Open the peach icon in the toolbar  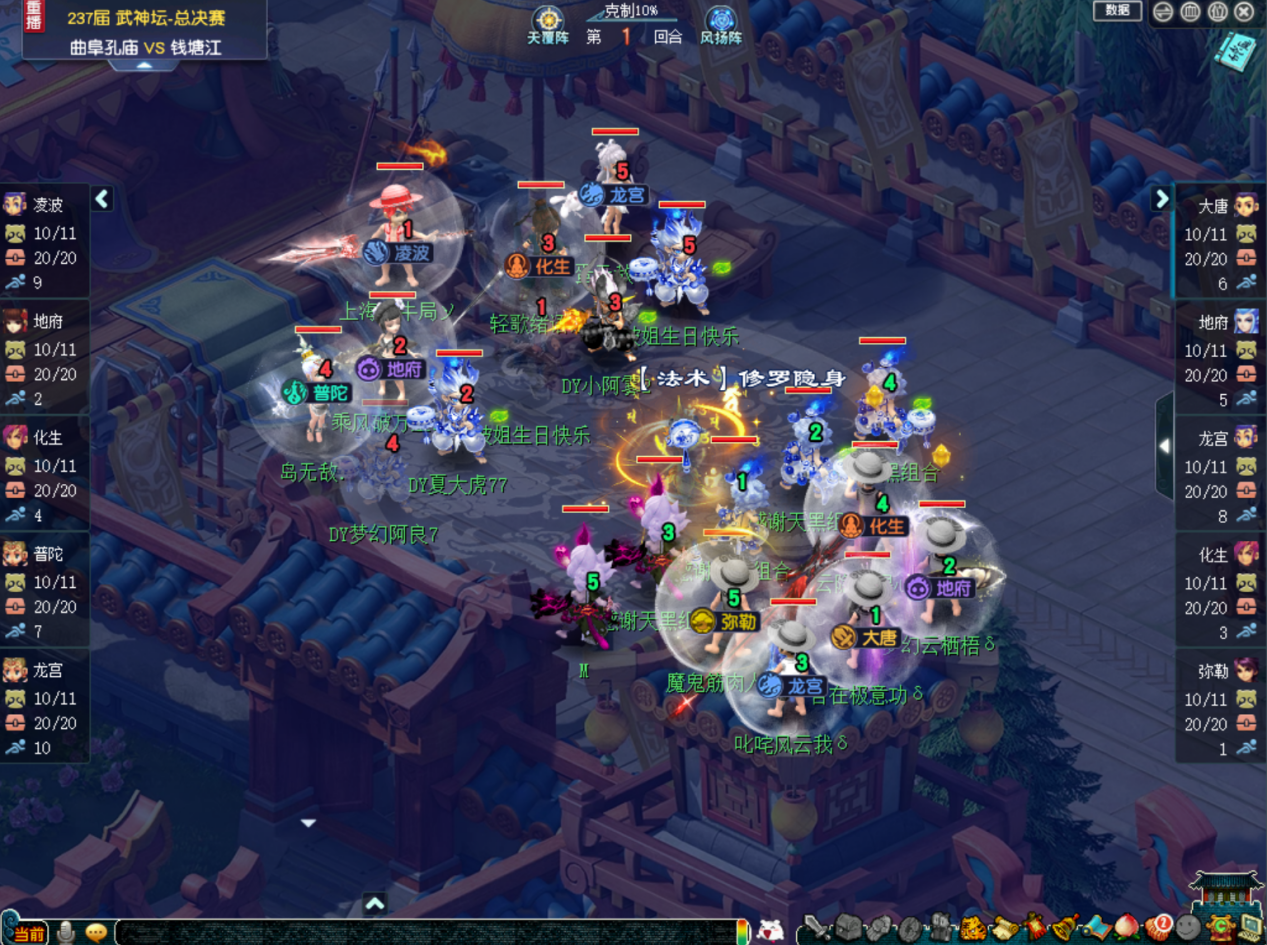coord(1127,928)
